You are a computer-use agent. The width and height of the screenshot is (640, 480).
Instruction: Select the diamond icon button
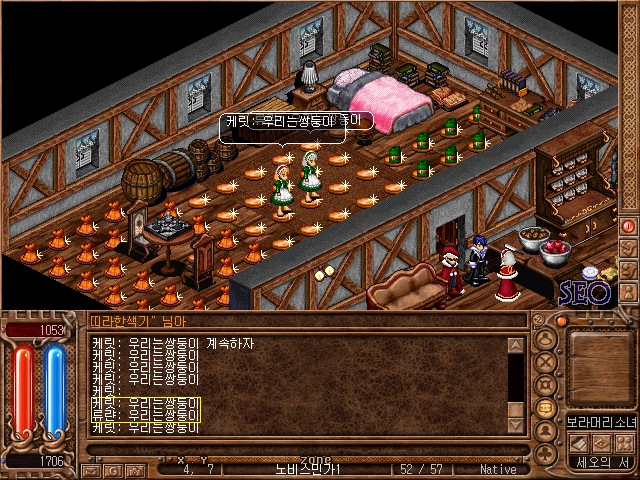pyautogui.click(x=601, y=441)
